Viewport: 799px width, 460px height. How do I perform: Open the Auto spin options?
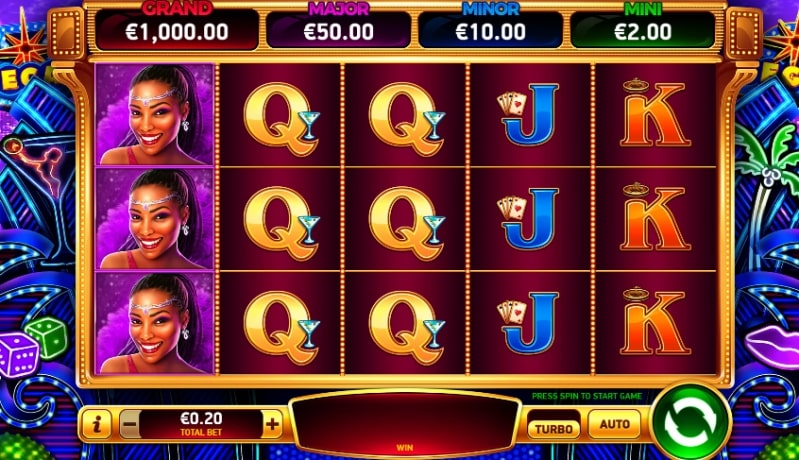coord(614,424)
